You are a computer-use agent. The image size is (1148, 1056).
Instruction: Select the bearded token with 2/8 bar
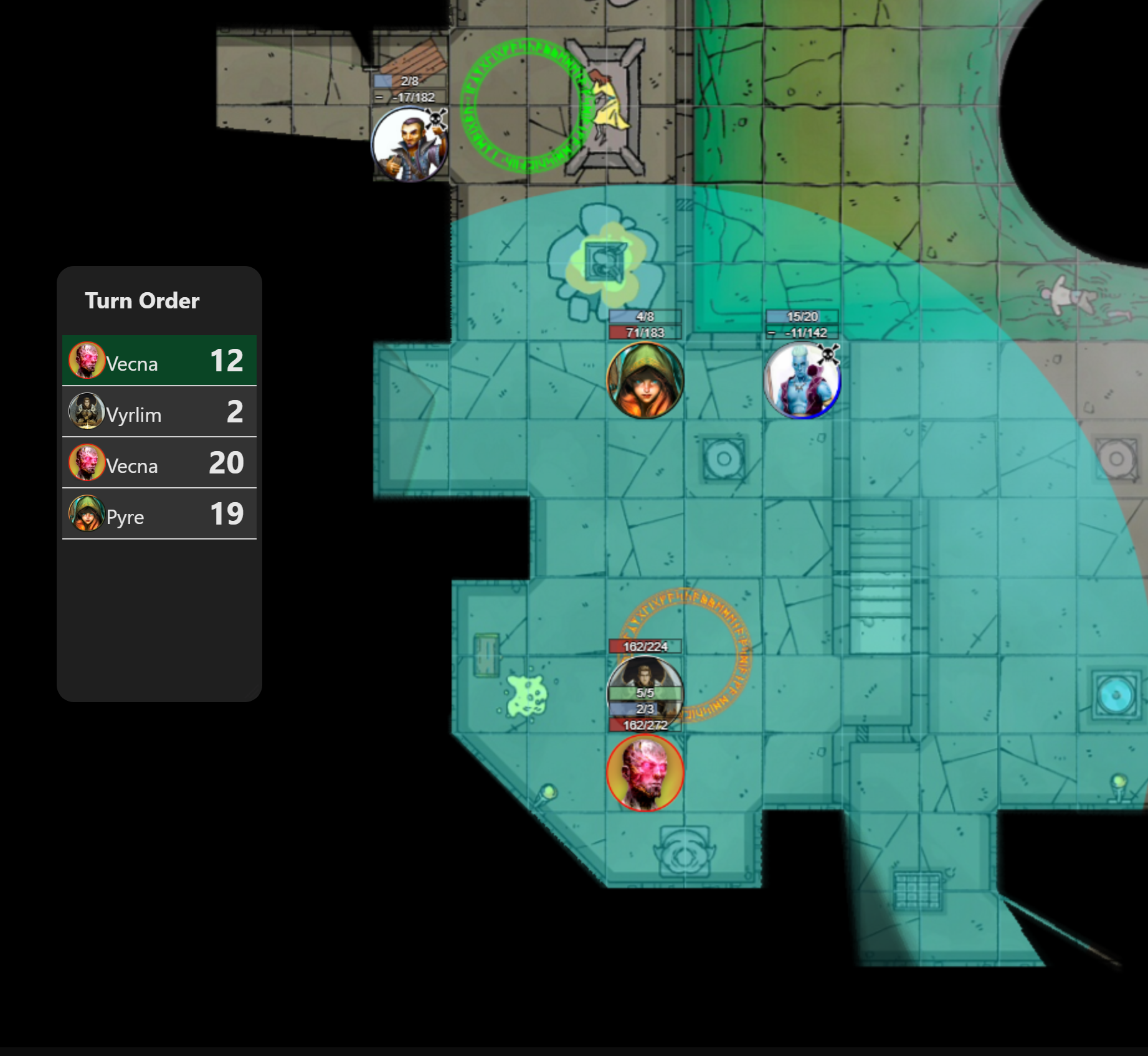point(409,145)
